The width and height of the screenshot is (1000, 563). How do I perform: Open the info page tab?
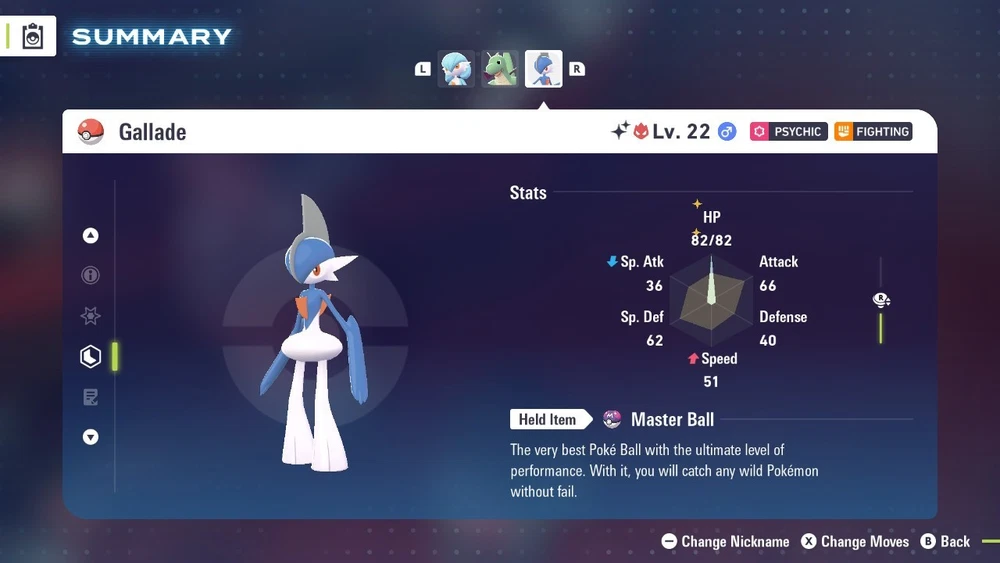point(91,276)
